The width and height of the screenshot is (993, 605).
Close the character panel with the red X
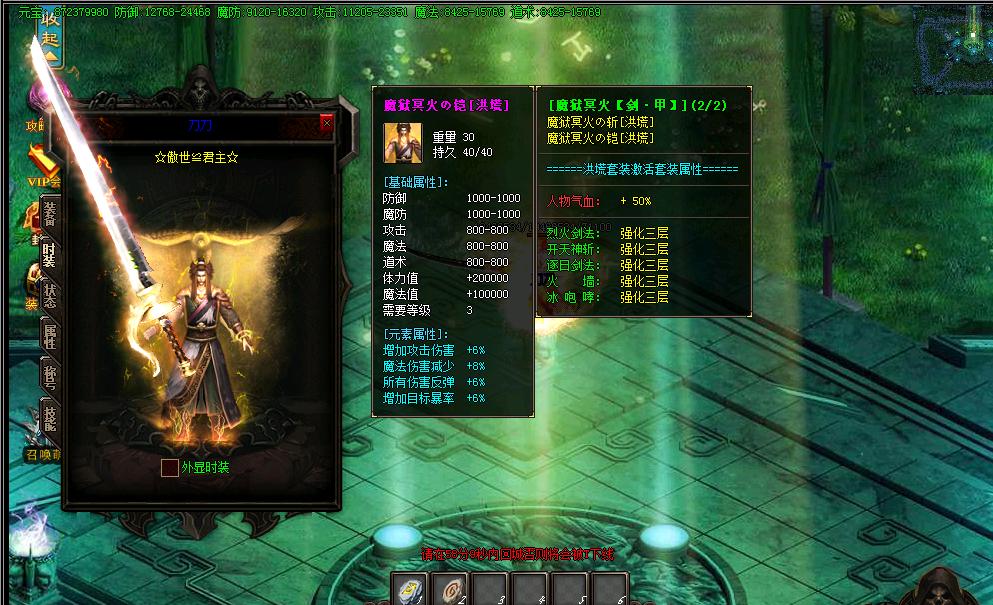pos(326,123)
